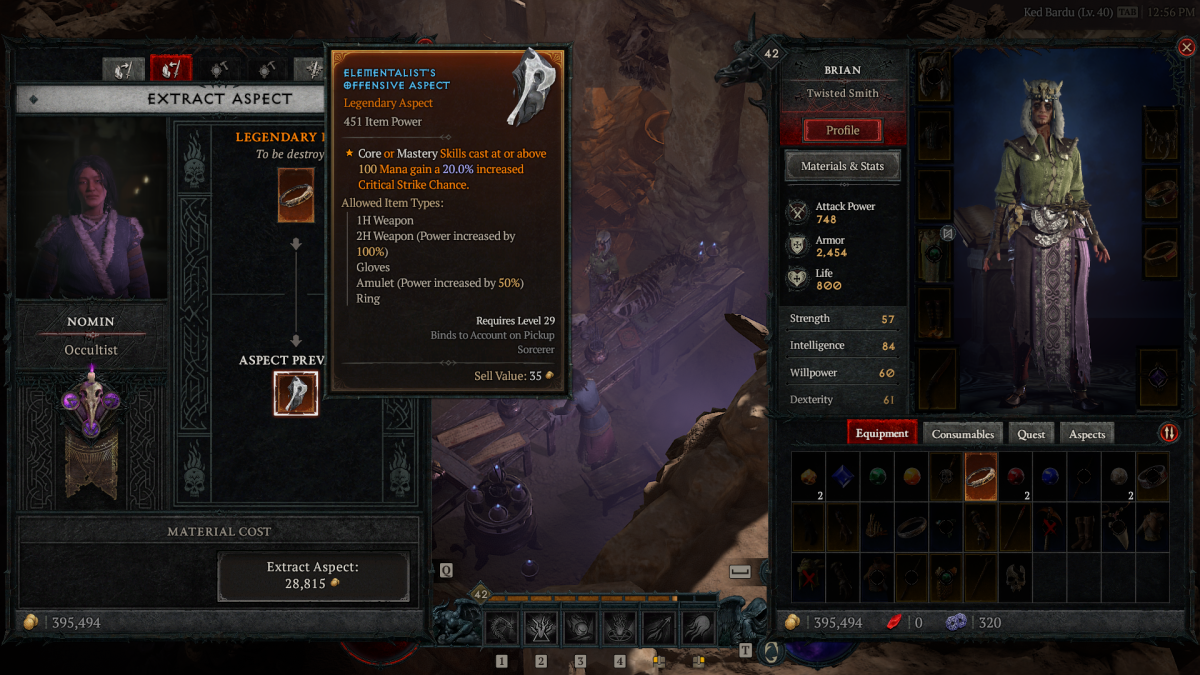The width and height of the screenshot is (1200, 675).
Task: Select the red-highlighted occultist tab icon
Action: pos(170,69)
